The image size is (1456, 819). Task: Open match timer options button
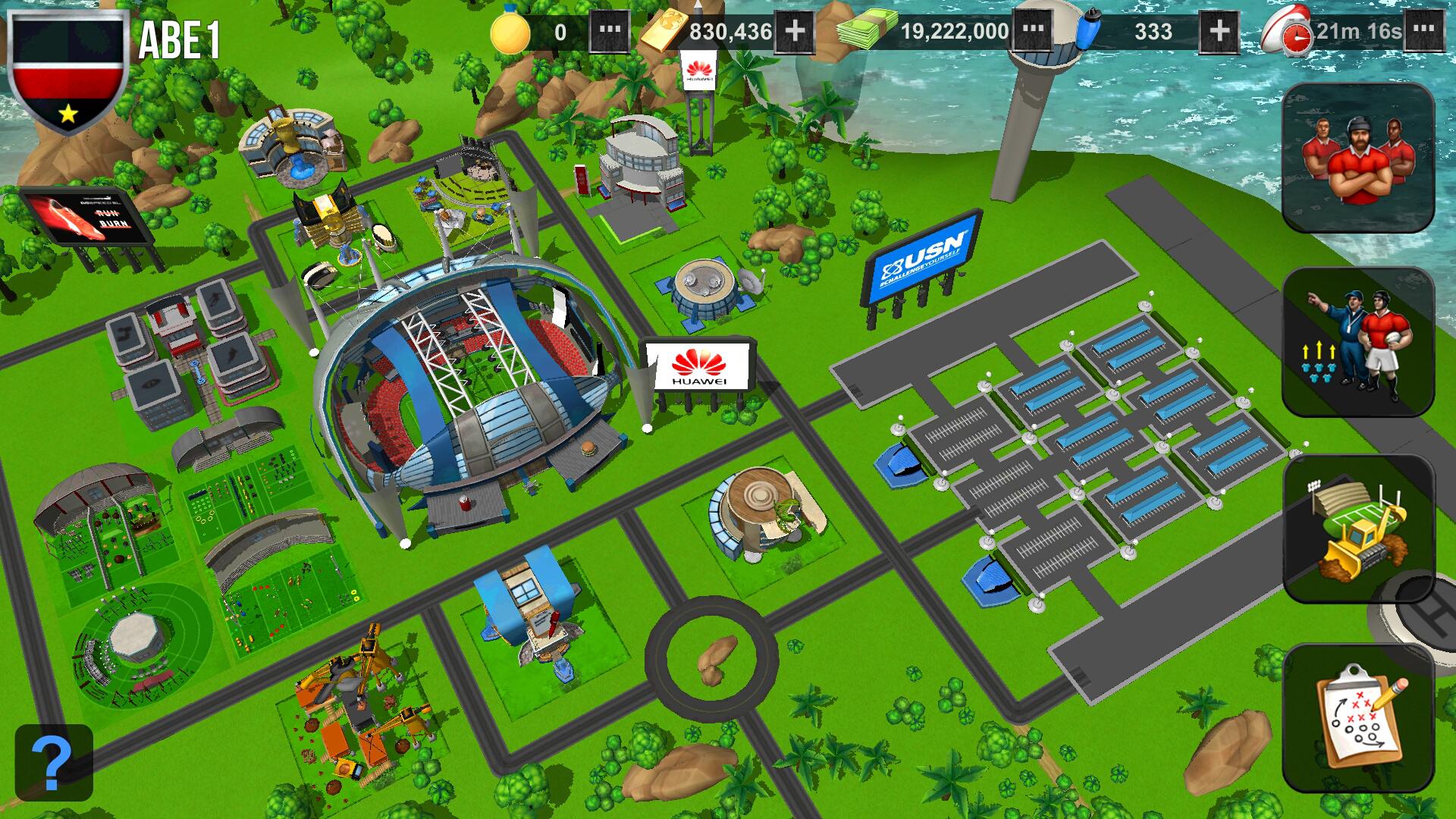(x=1424, y=32)
